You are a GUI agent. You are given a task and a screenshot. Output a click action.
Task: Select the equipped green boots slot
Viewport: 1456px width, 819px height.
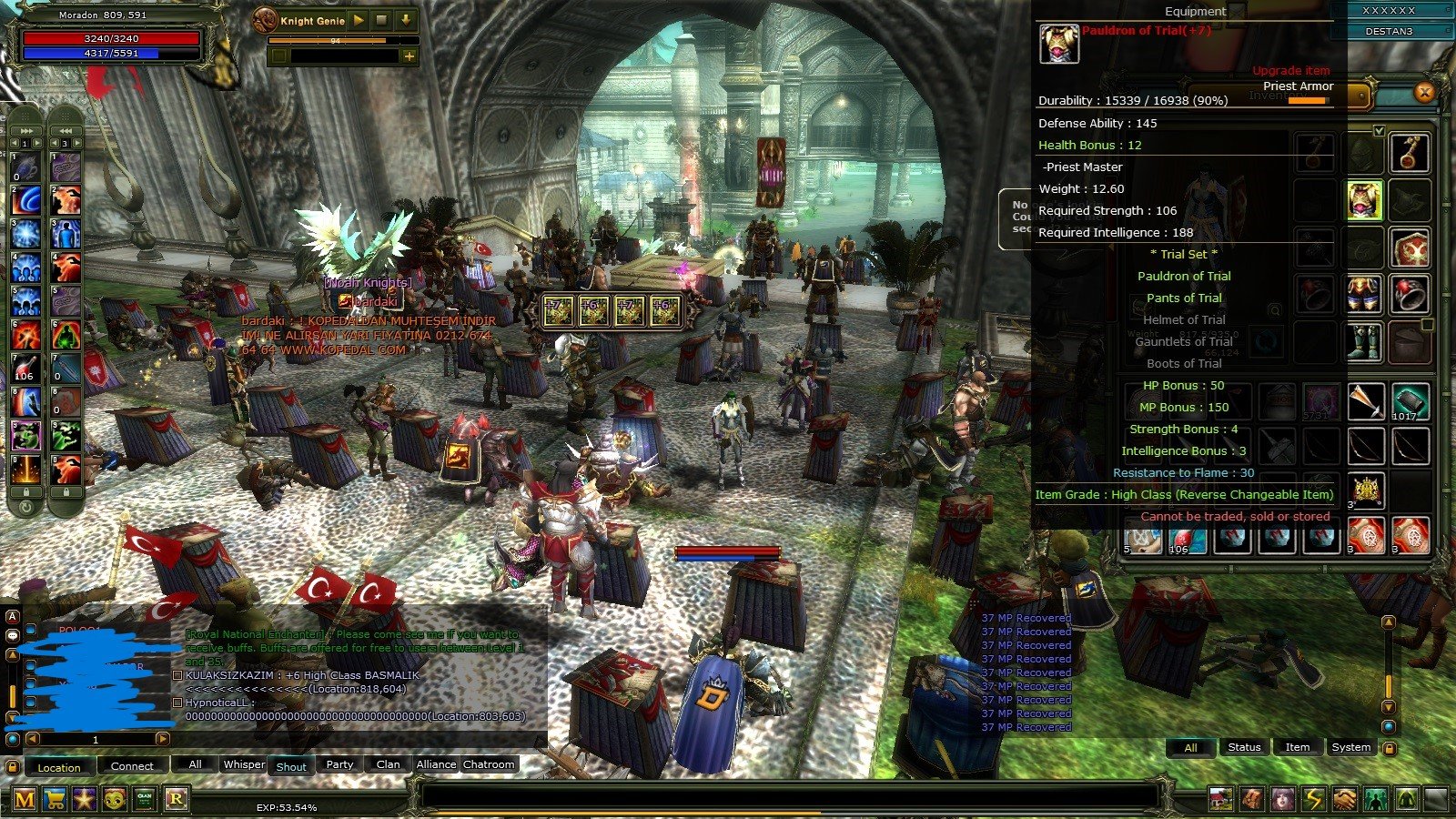coord(1363,342)
